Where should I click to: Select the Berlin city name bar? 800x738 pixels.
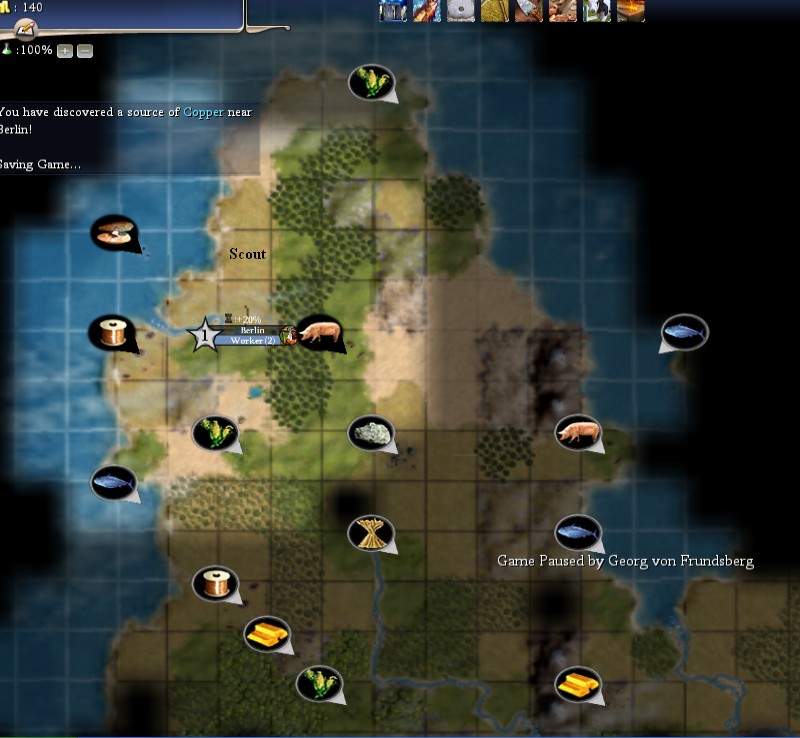click(252, 330)
